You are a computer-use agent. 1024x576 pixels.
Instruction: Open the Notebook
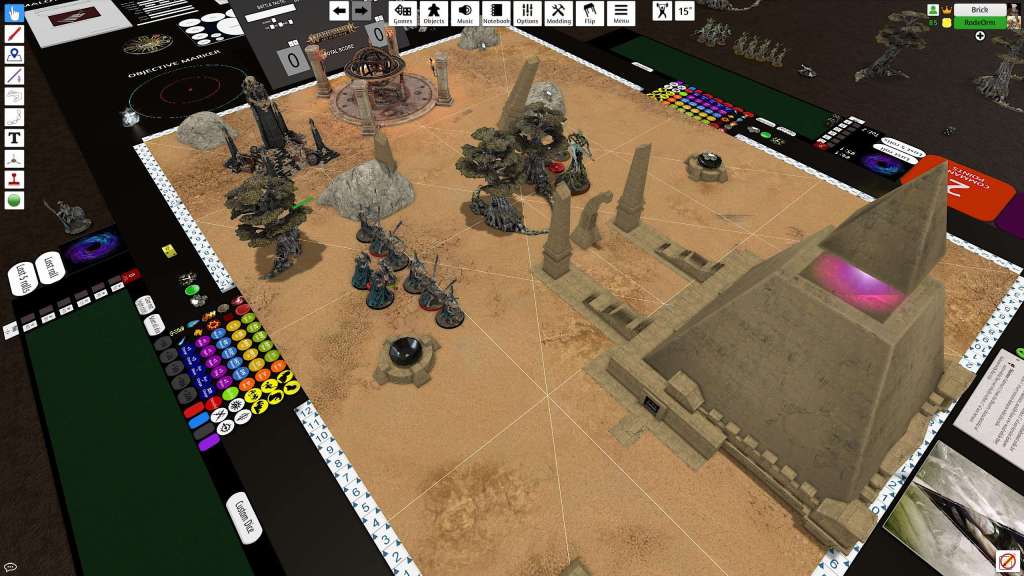(x=496, y=12)
